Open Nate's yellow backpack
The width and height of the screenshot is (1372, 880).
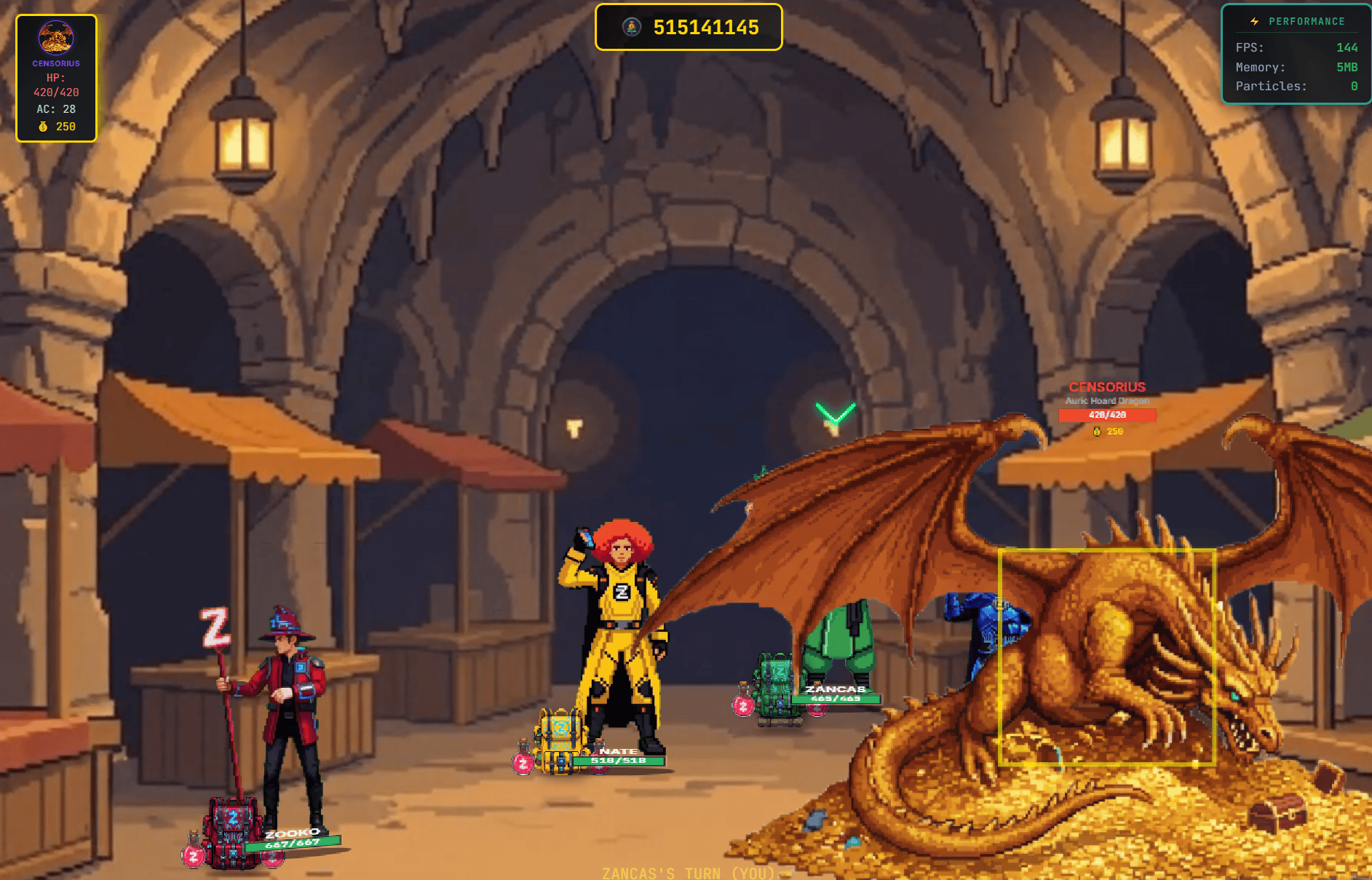[x=559, y=740]
